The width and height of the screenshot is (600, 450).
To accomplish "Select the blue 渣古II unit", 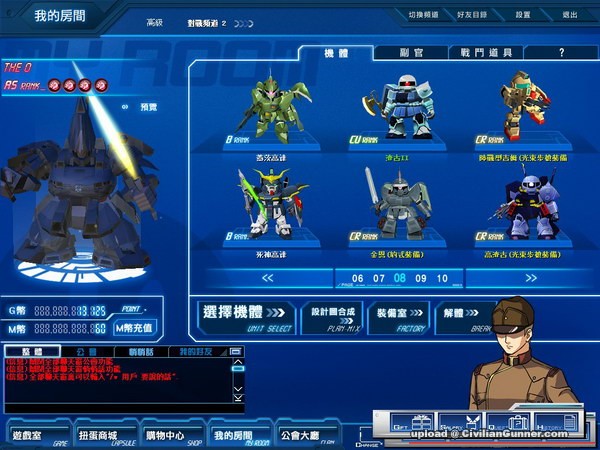I will click(405, 110).
